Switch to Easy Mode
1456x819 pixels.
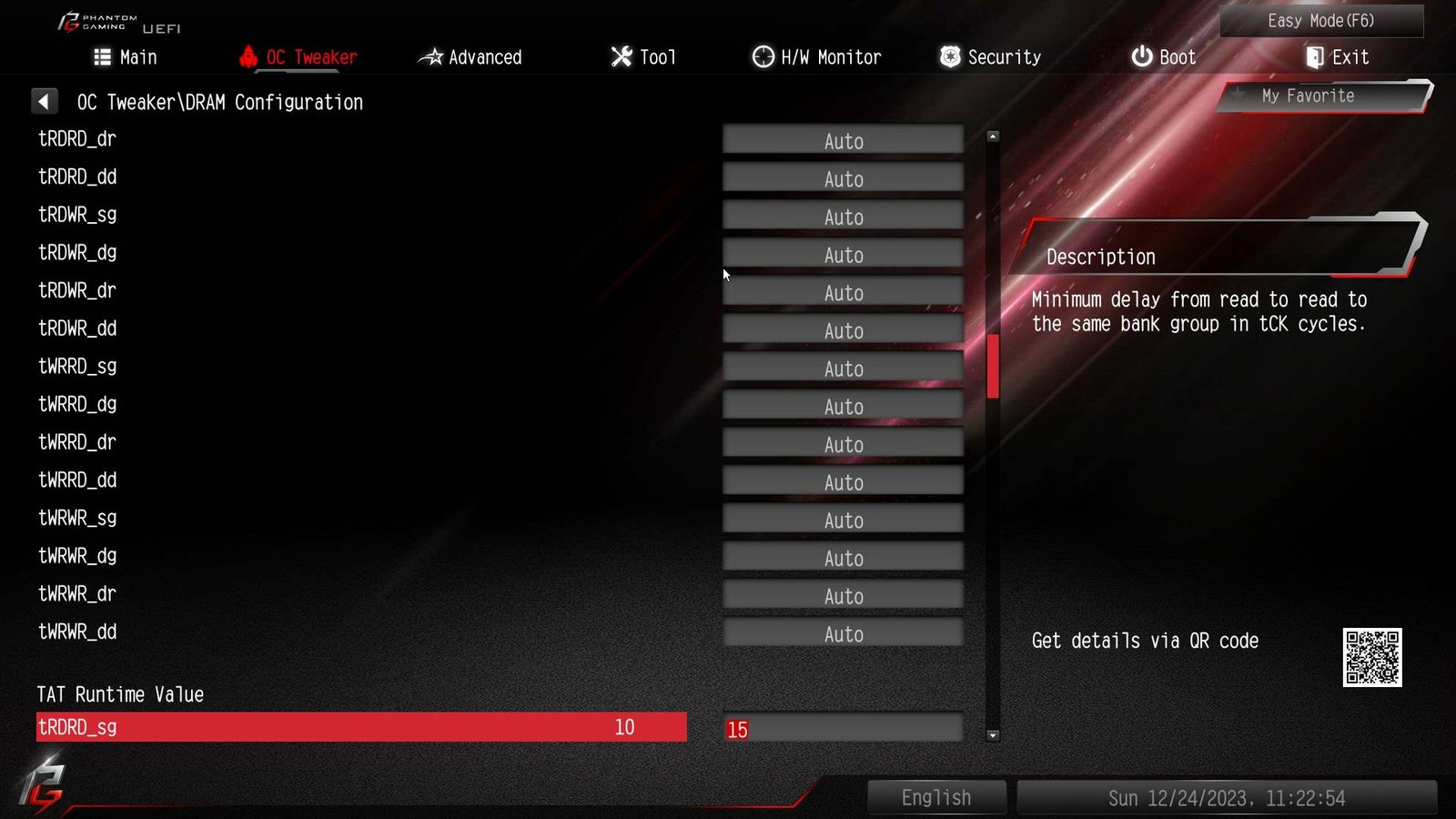[1320, 21]
